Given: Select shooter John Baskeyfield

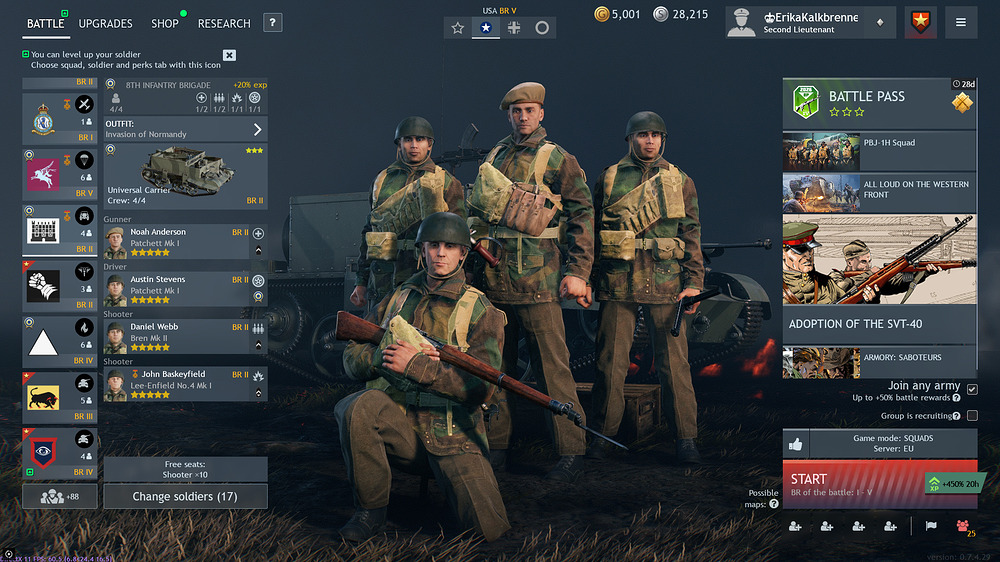Looking at the screenshot, I should 176,384.
